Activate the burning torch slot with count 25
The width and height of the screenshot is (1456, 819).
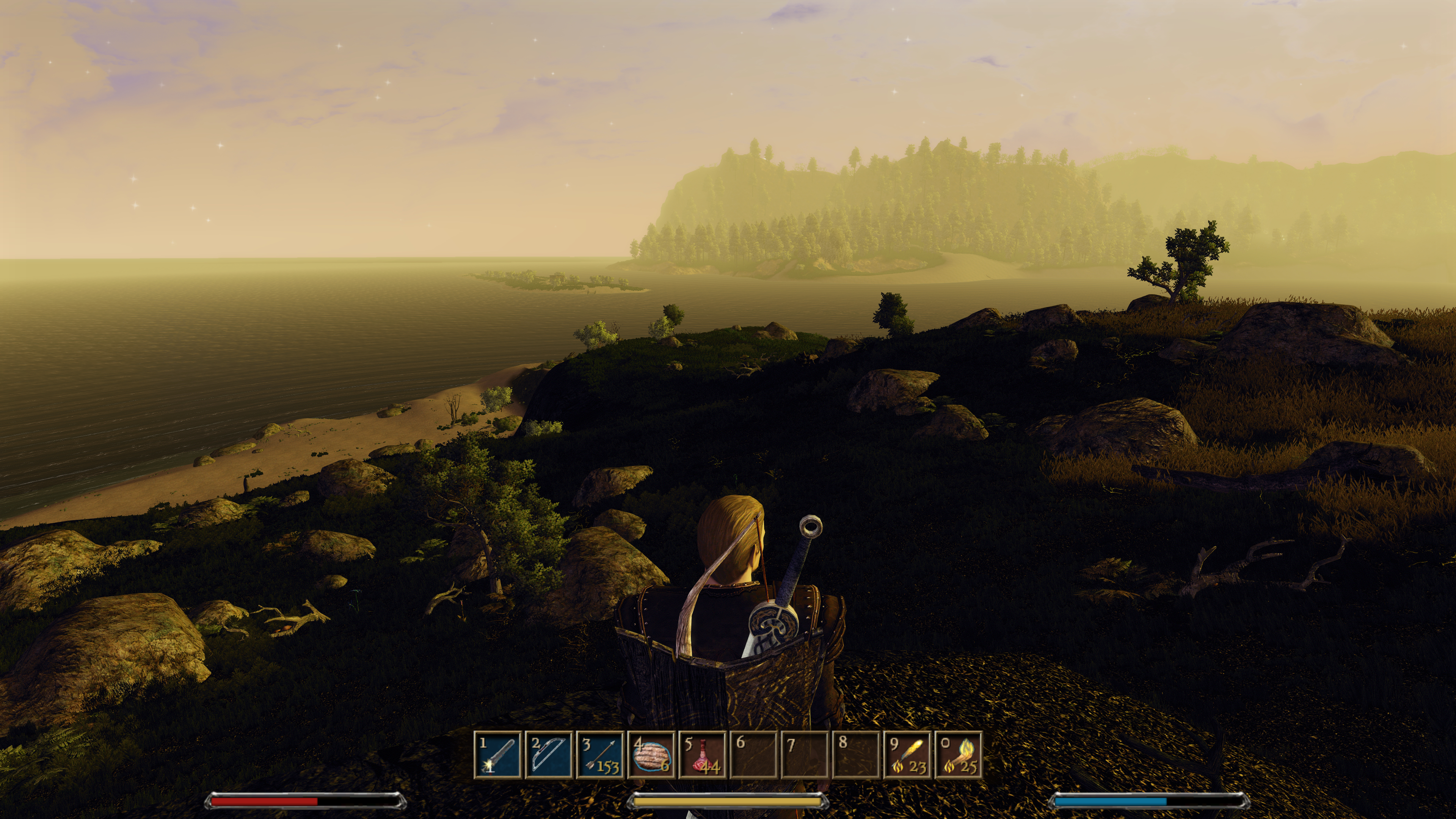959,755
